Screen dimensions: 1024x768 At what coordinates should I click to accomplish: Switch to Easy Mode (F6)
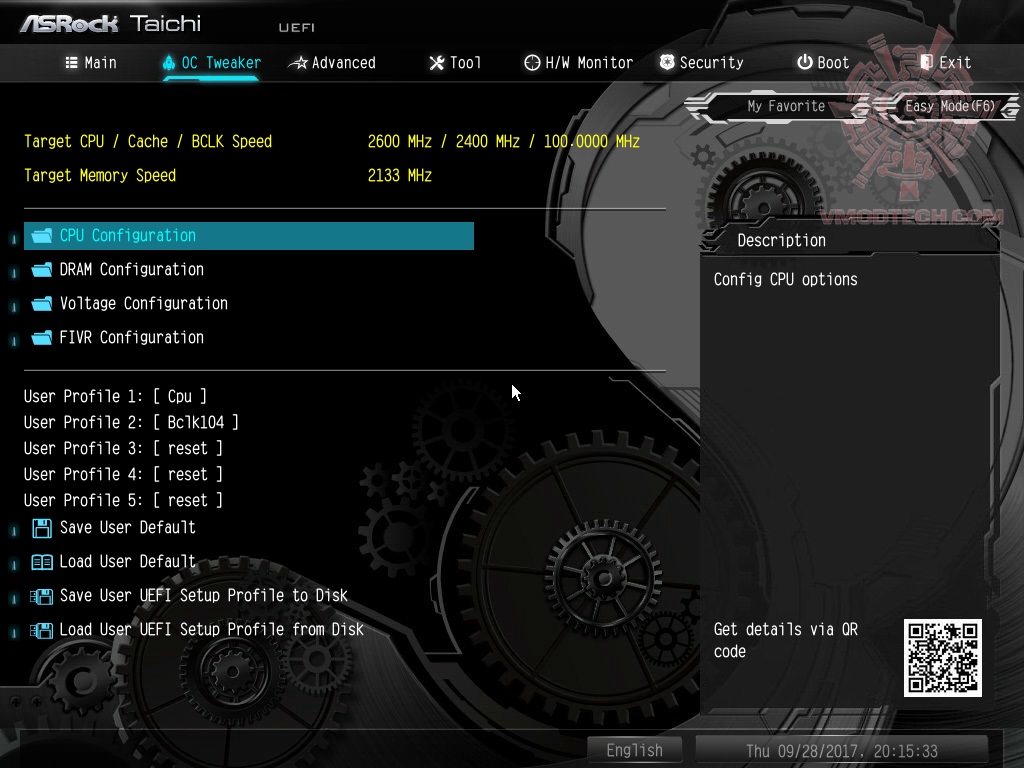point(949,106)
